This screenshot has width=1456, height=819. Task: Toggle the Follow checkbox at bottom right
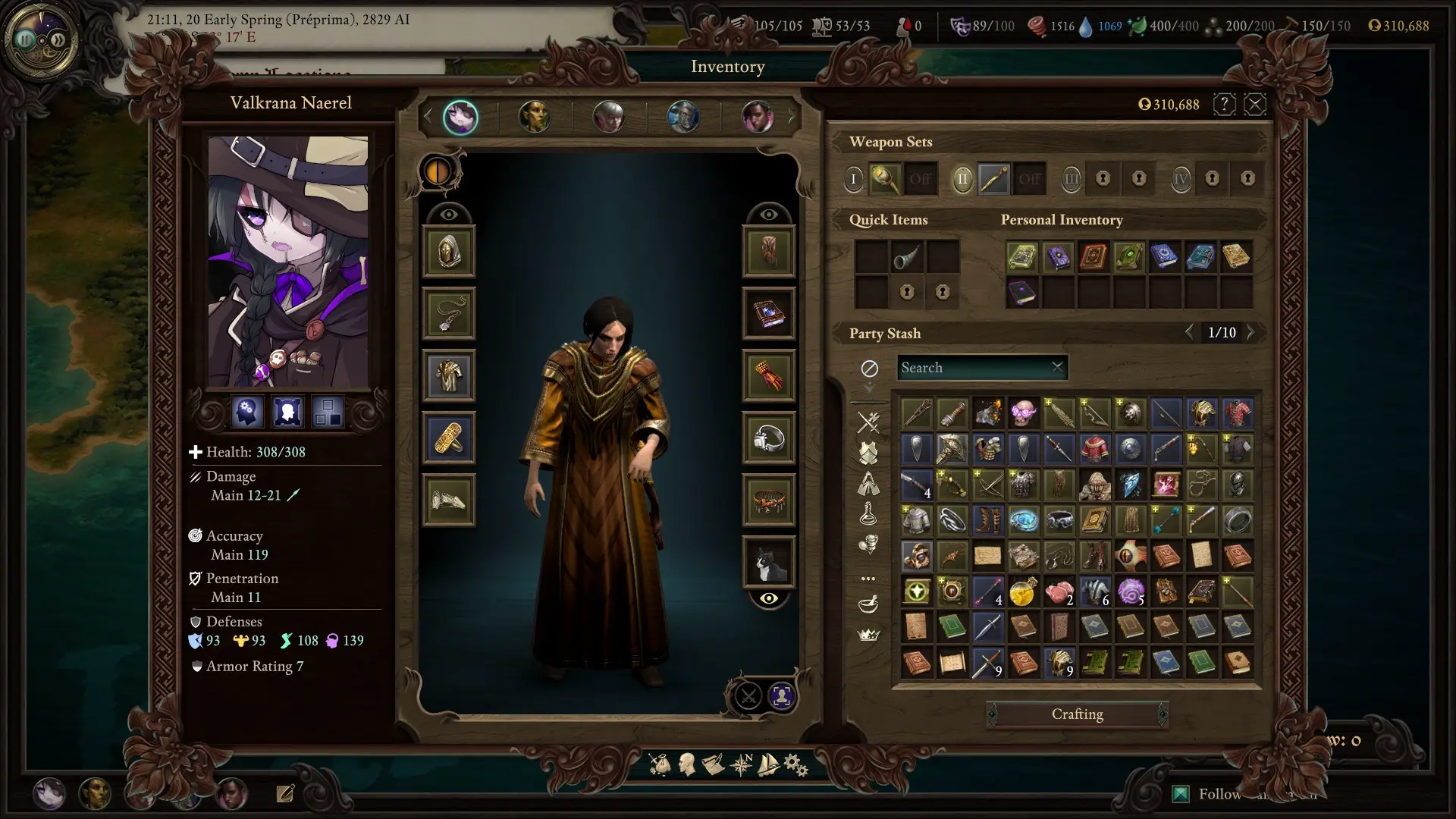[1182, 793]
